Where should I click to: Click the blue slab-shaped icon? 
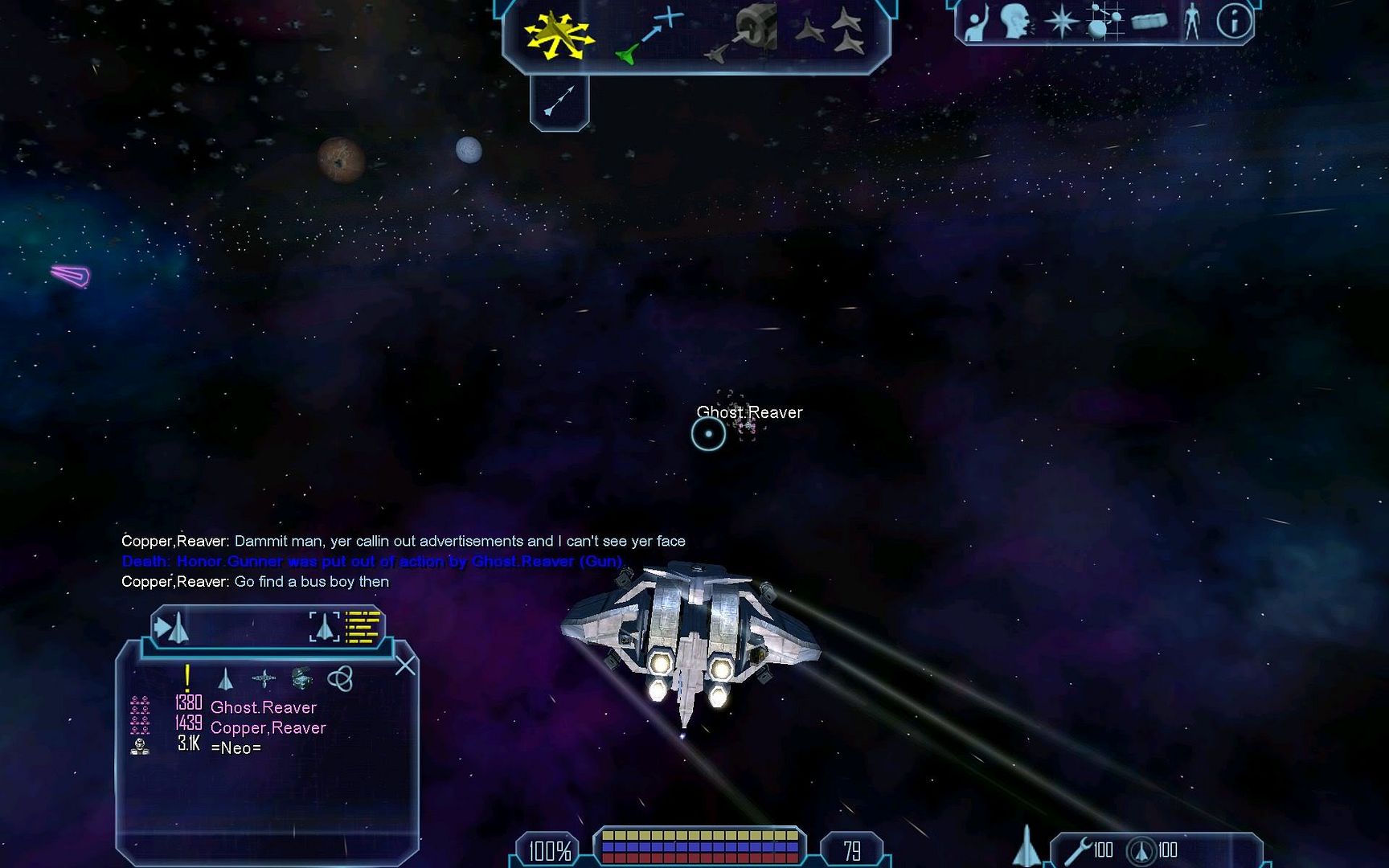(1149, 22)
